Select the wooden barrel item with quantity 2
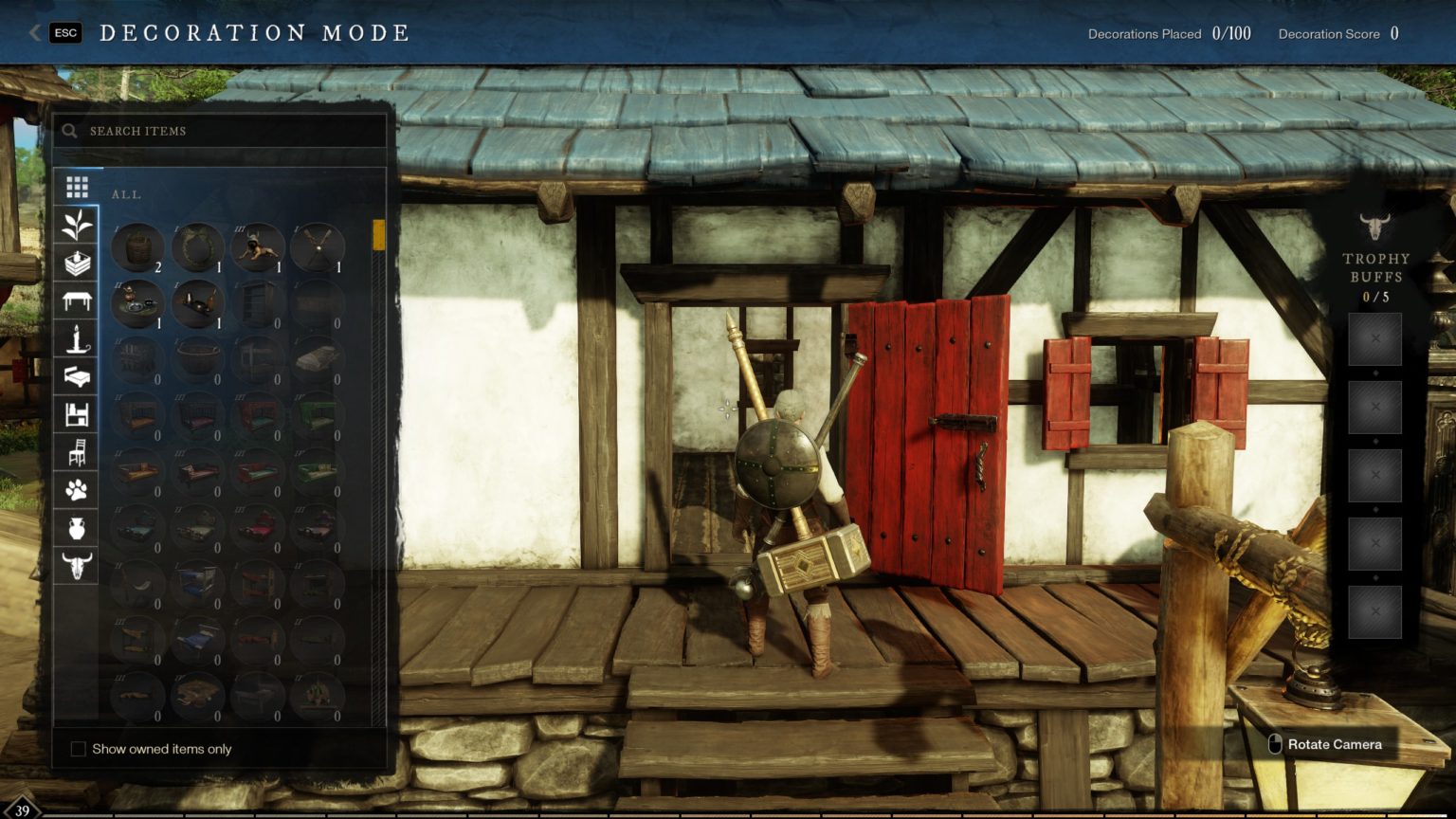The image size is (1456, 819). click(x=137, y=247)
